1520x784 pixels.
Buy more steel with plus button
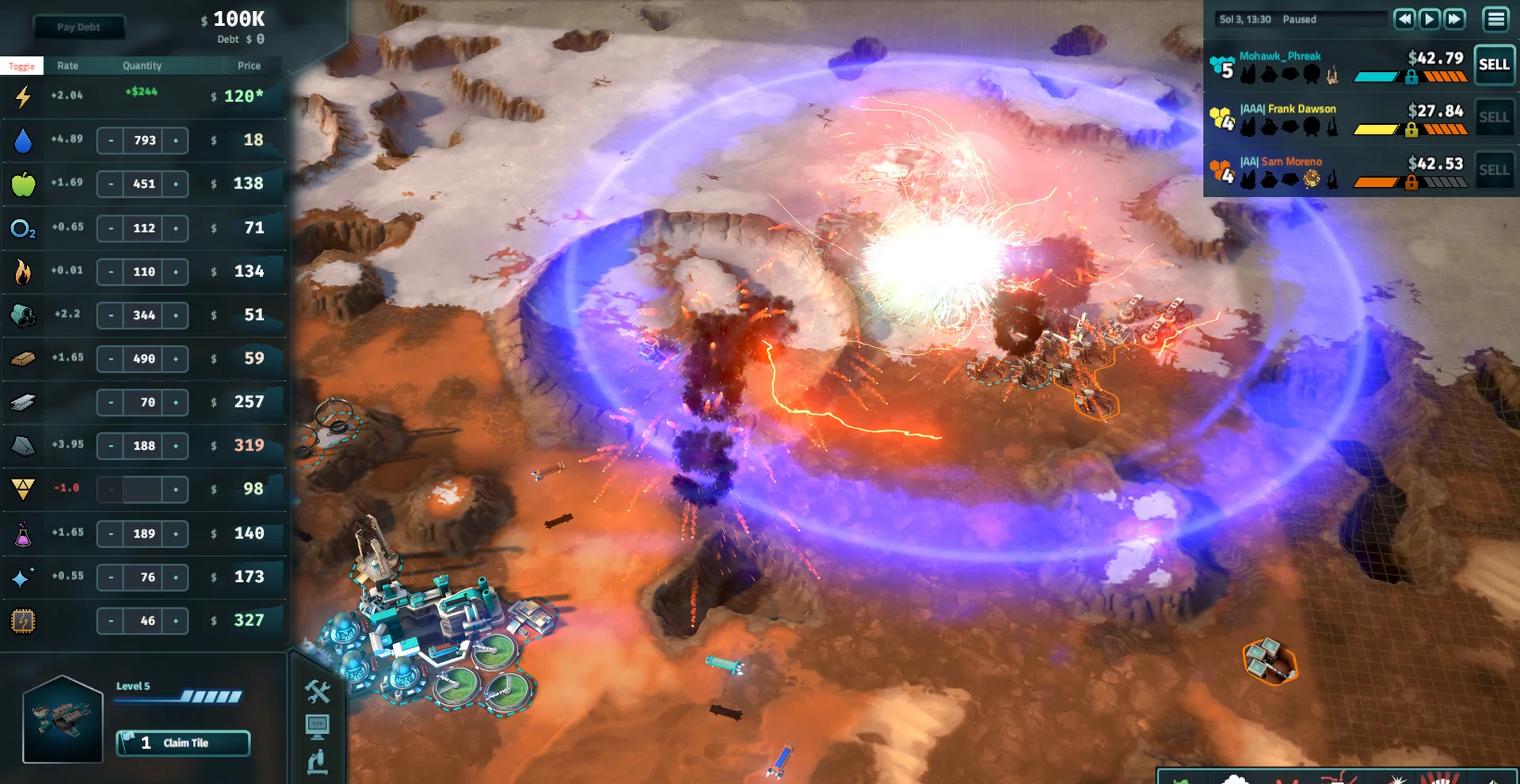point(175,402)
